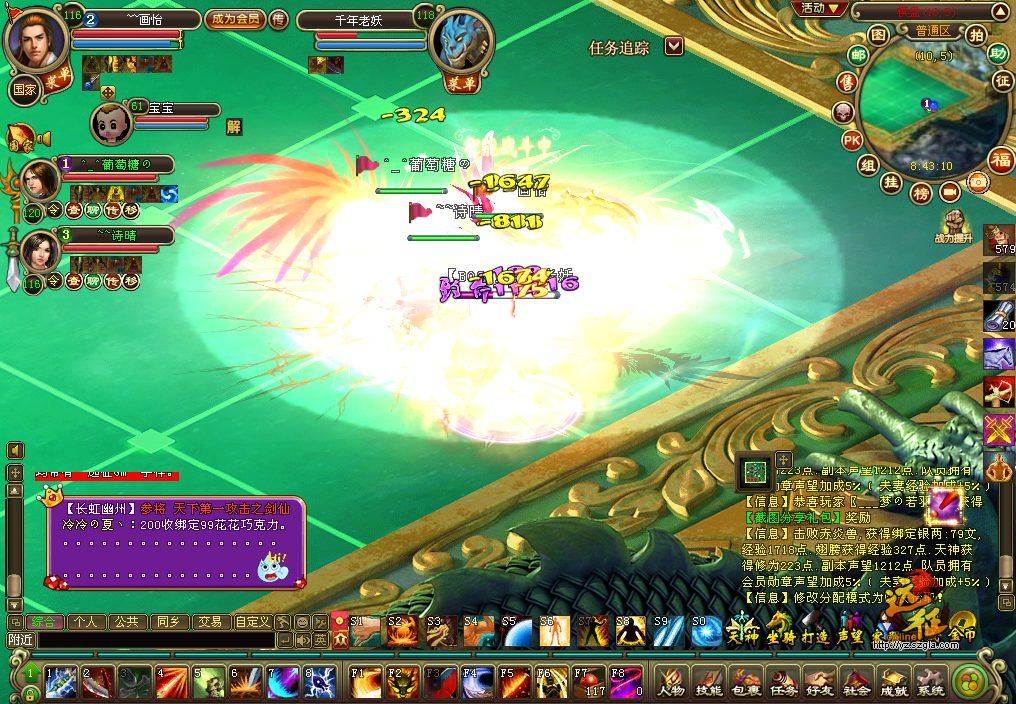Open the 系统 system menu
Image resolution: width=1016 pixels, height=704 pixels.
coord(931,681)
